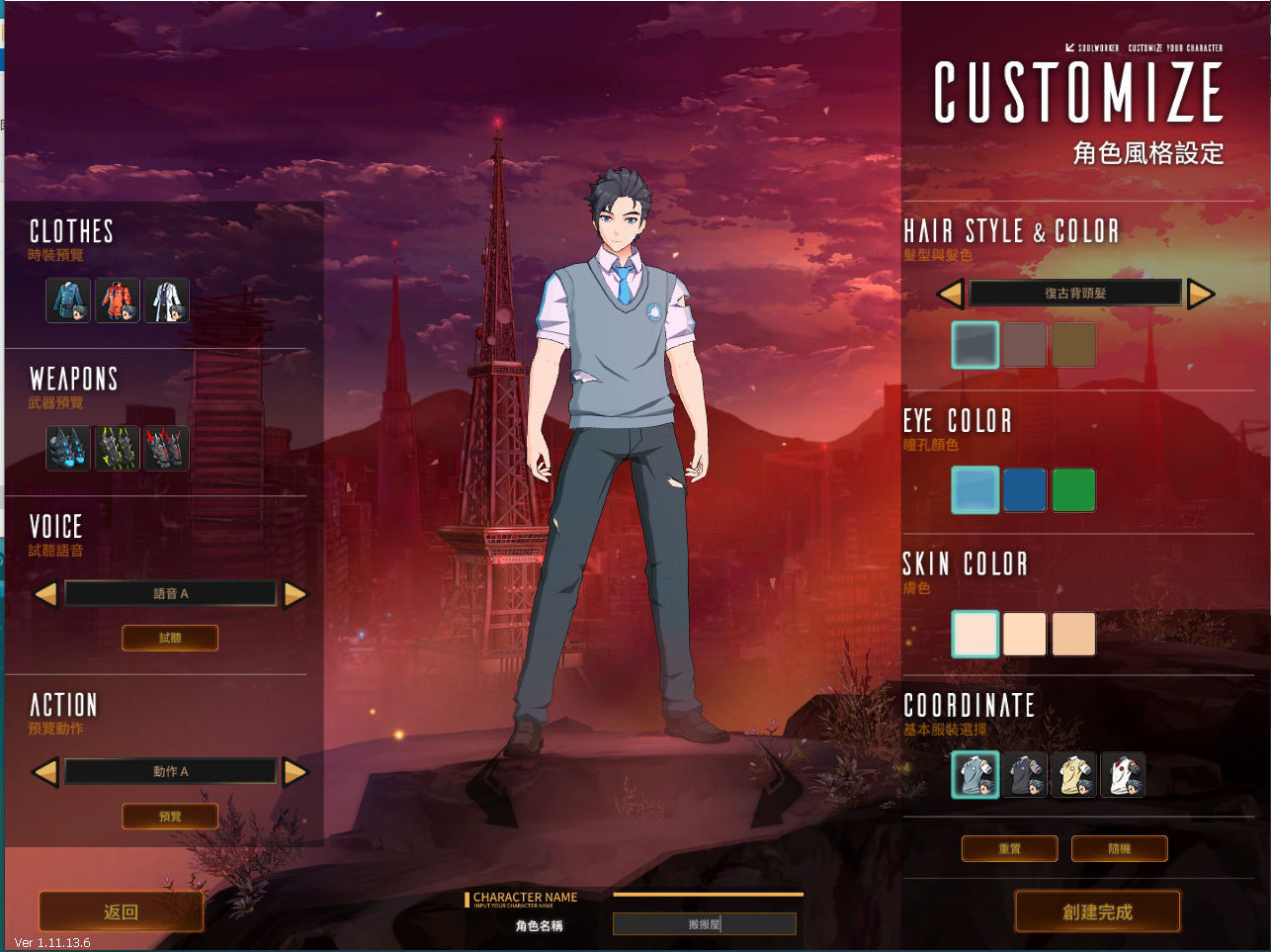The width and height of the screenshot is (1271, 952).
Task: Preview the orange jacket outfit
Action: coord(118,301)
